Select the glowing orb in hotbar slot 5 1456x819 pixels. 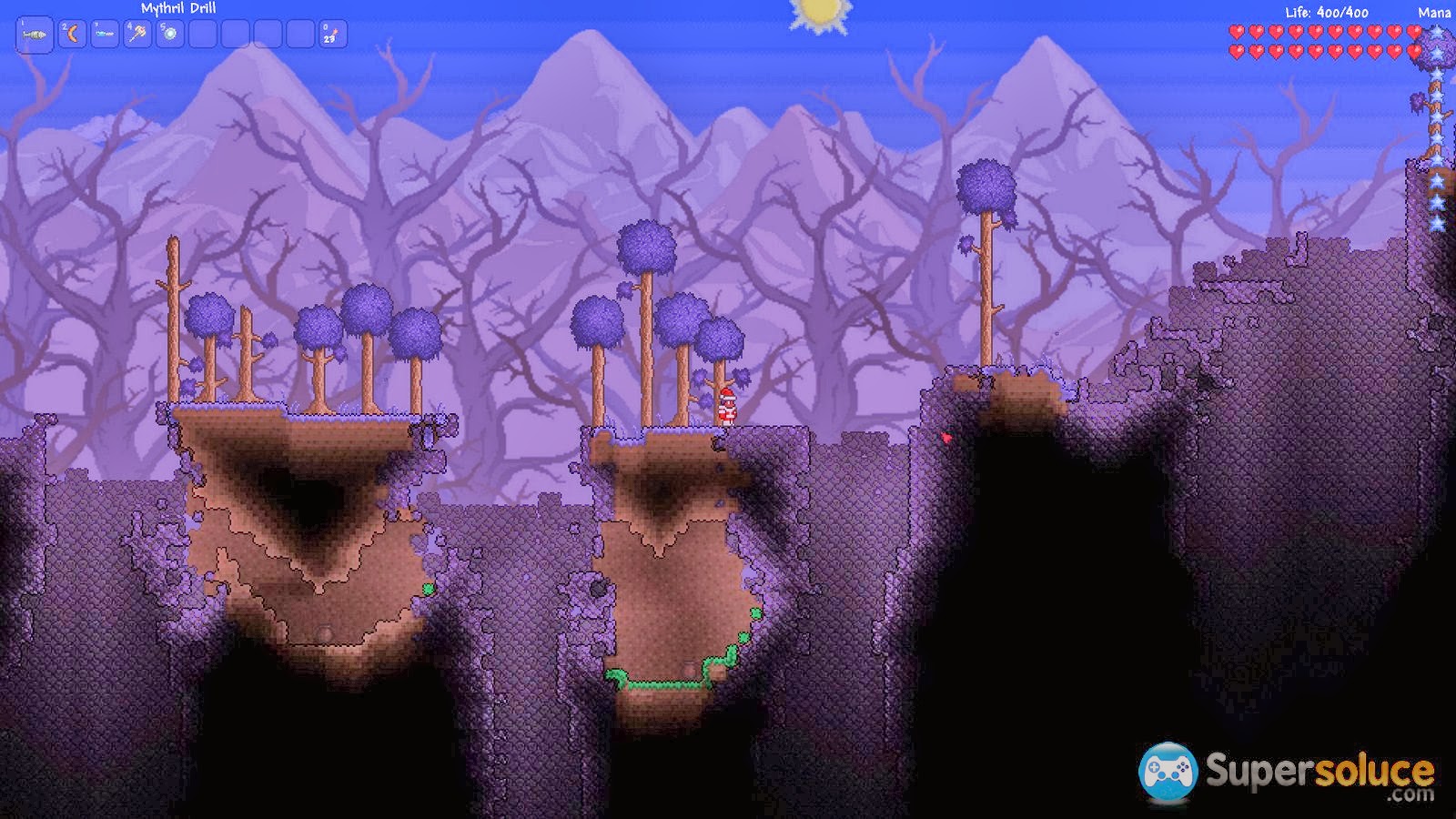coord(169,33)
